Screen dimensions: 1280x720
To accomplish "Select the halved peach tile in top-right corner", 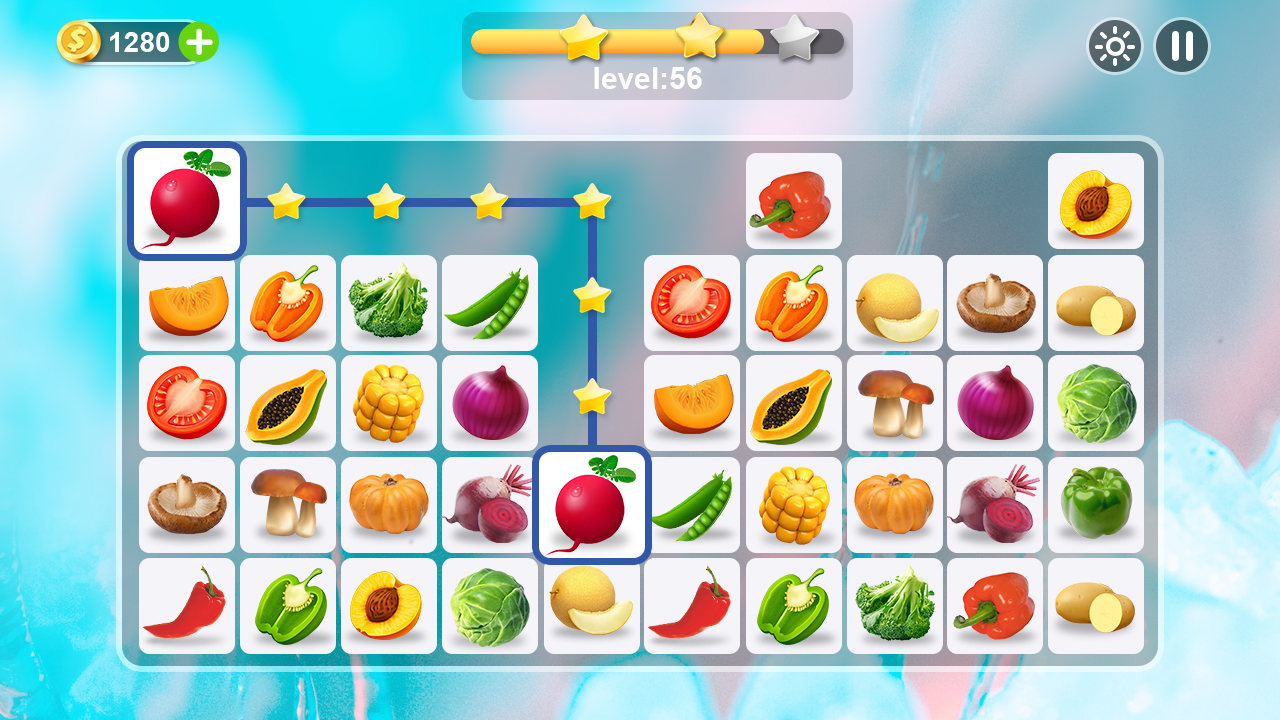I will point(1096,201).
